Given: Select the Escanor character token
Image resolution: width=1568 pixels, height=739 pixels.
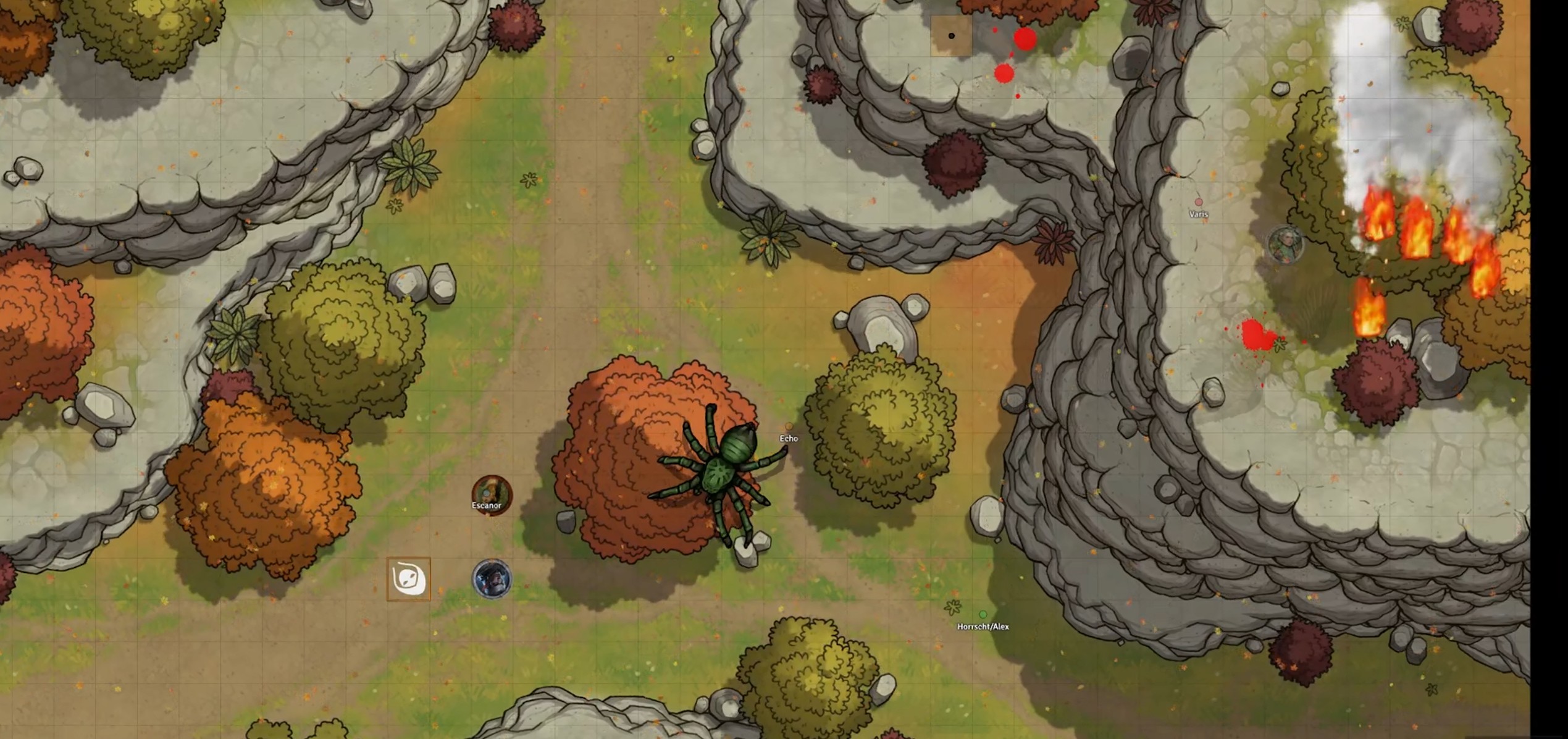Looking at the screenshot, I should click(492, 492).
